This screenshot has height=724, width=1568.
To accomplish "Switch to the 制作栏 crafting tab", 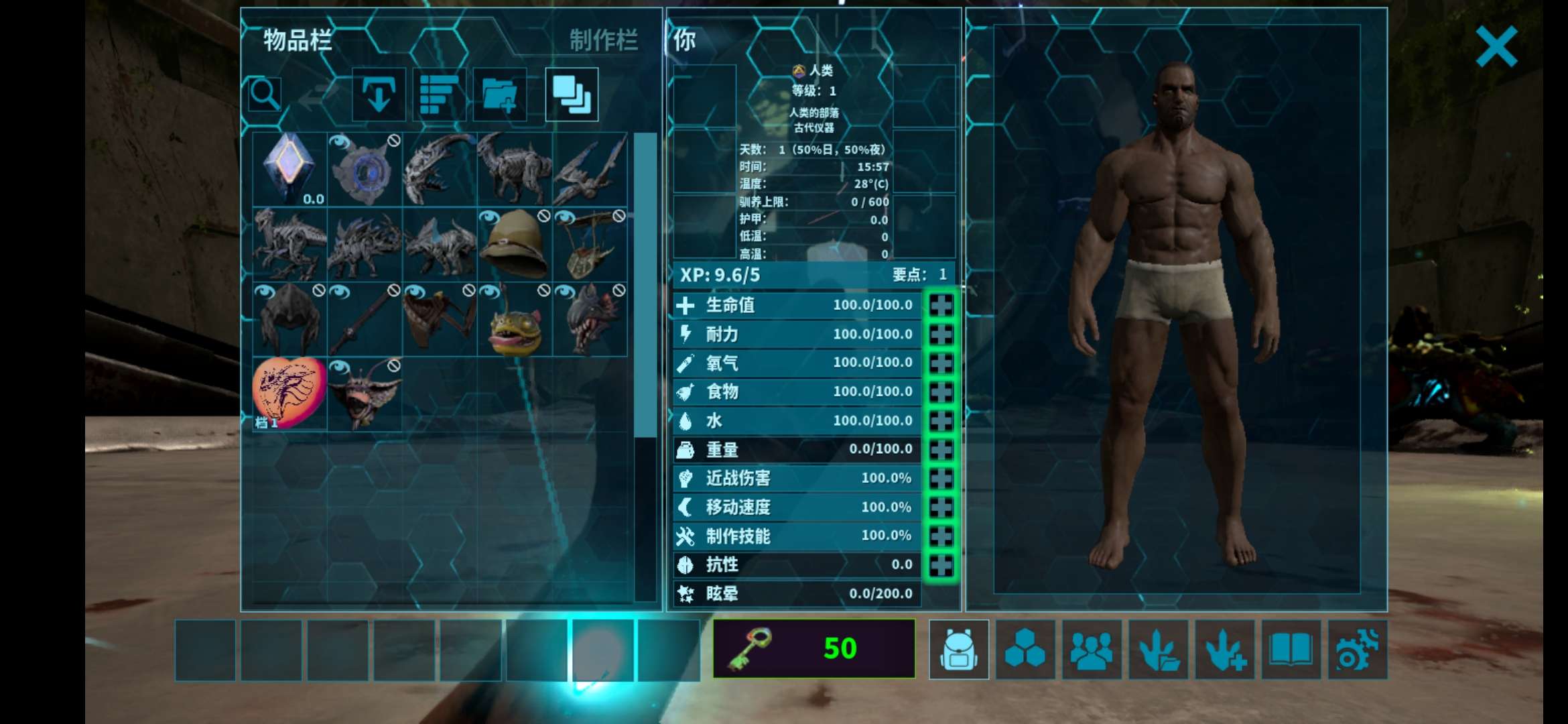I will click(x=603, y=41).
